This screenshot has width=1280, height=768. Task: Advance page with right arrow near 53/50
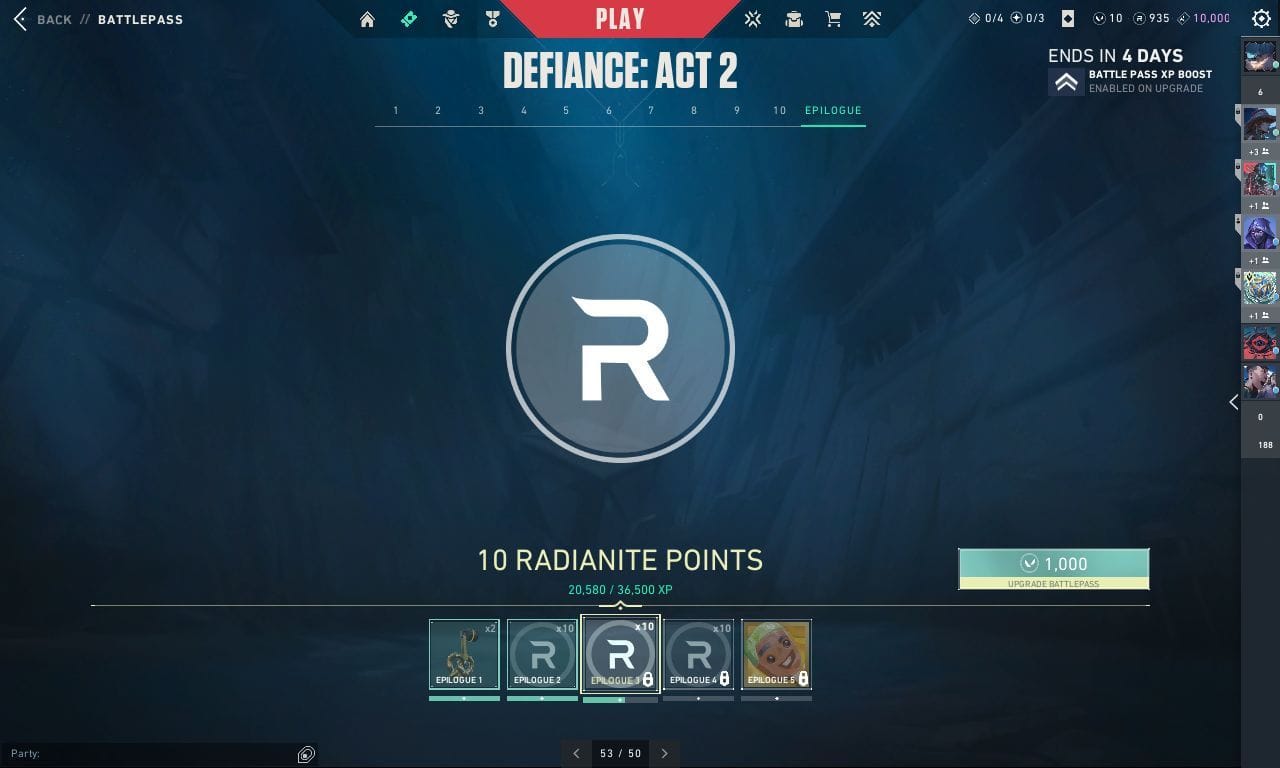[664, 753]
